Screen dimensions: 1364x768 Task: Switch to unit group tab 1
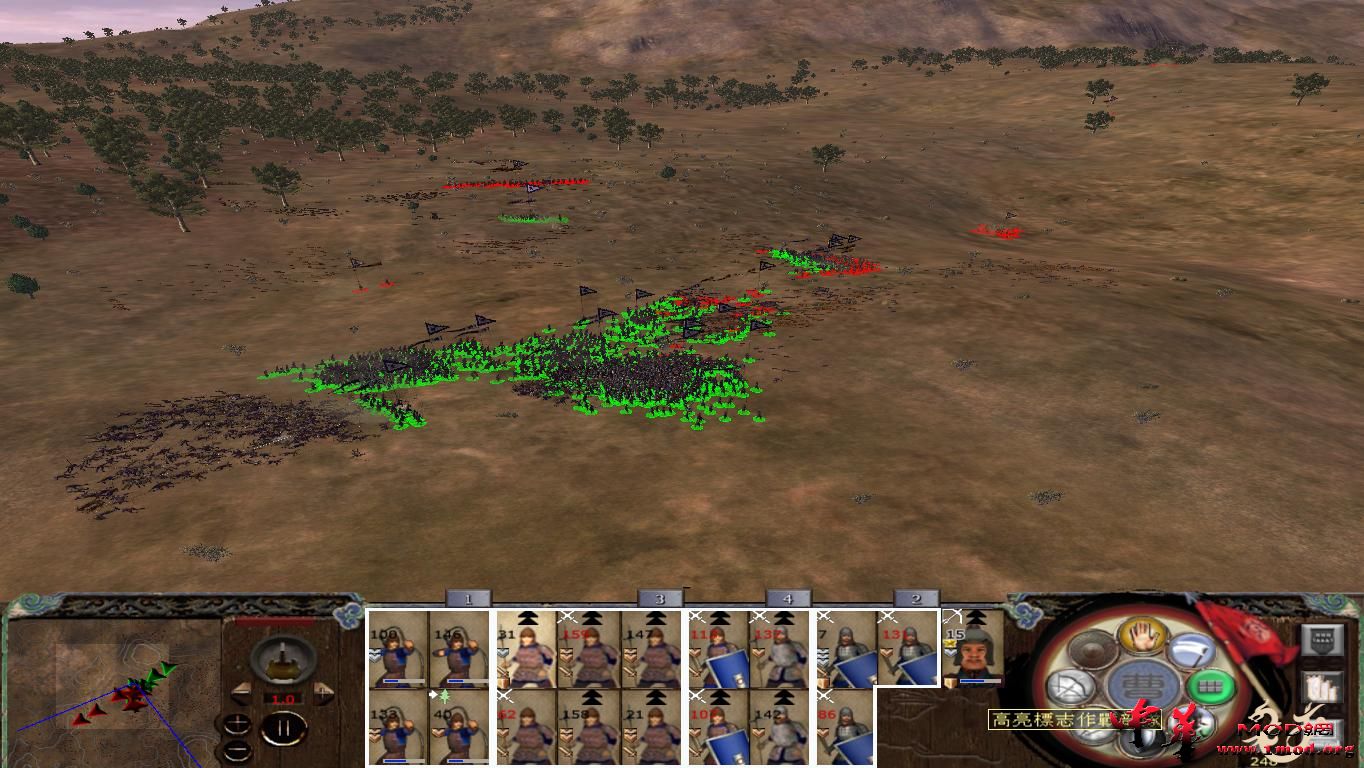[x=466, y=597]
